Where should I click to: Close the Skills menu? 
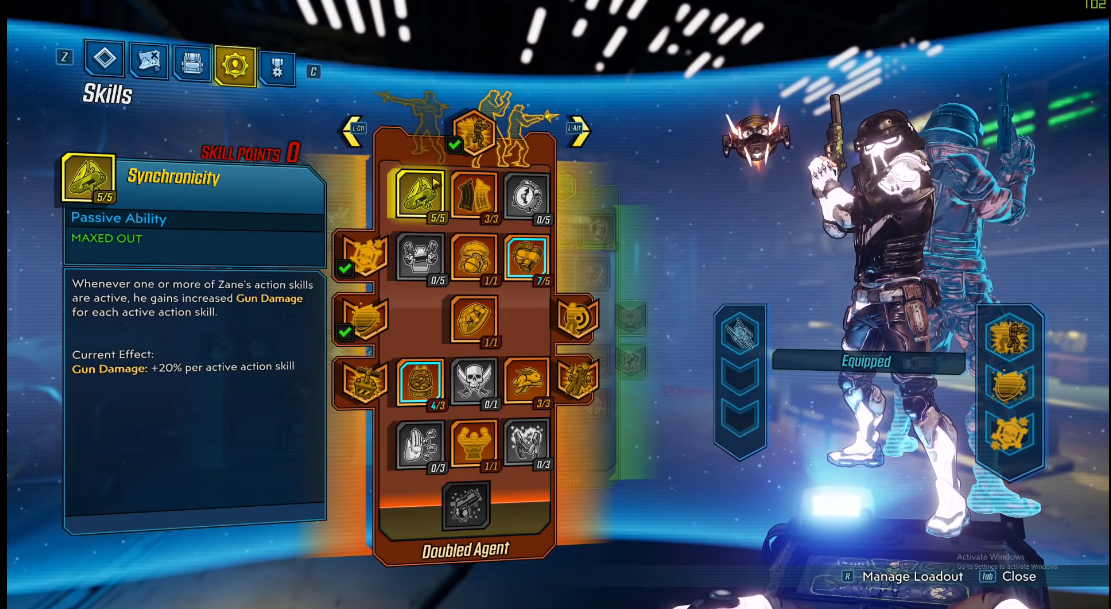click(1018, 576)
